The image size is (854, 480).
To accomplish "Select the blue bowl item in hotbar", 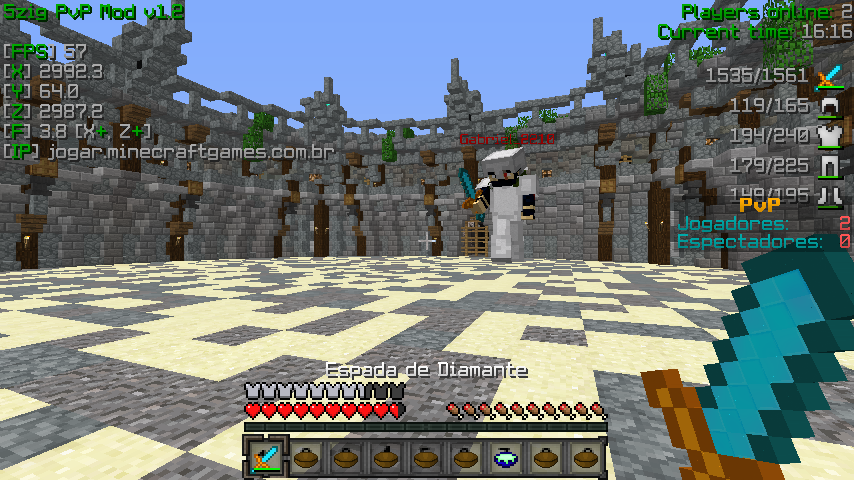I will pos(506,457).
